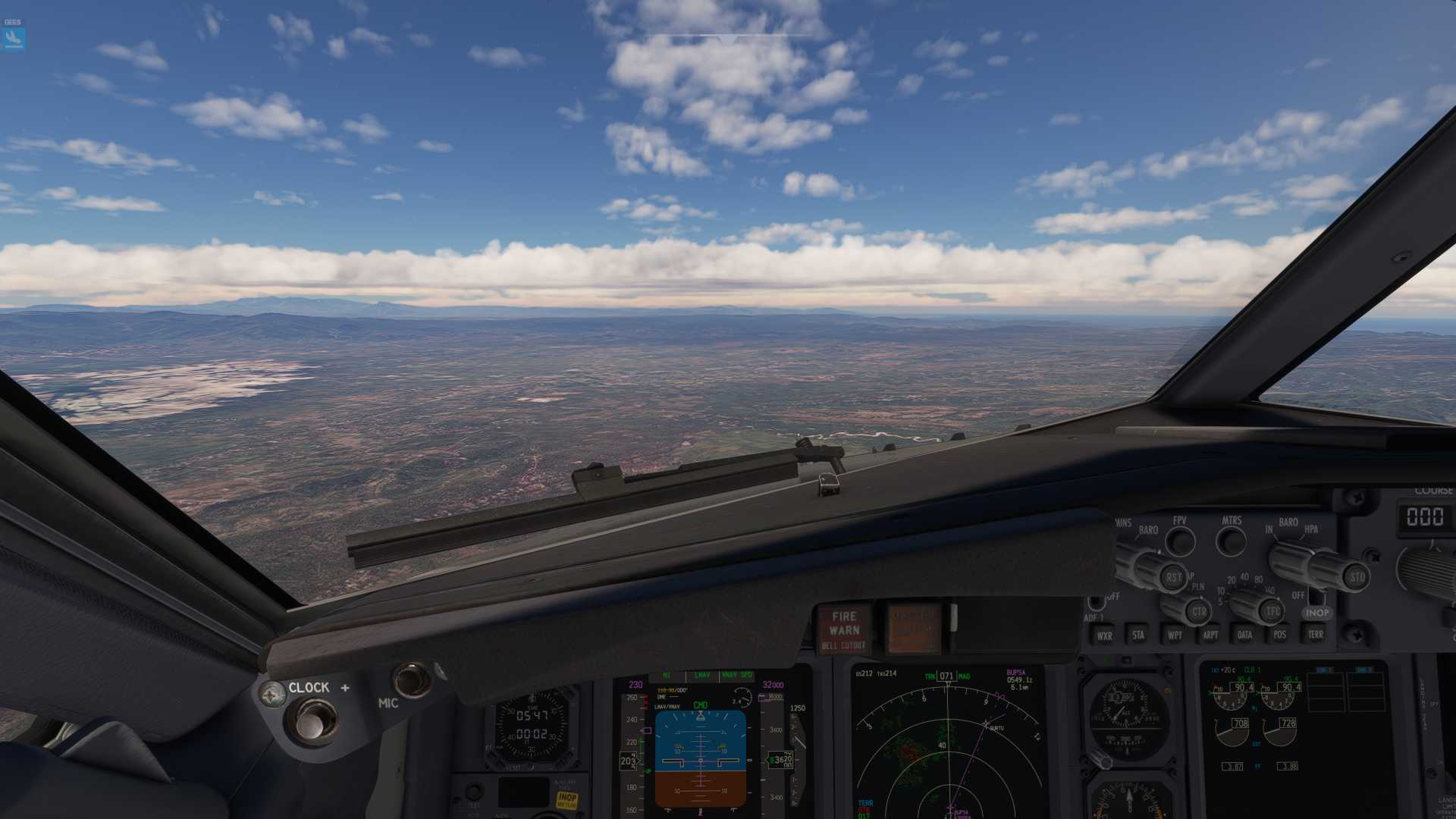Click the MIC push-to-talk button
The image size is (1456, 819).
412,679
